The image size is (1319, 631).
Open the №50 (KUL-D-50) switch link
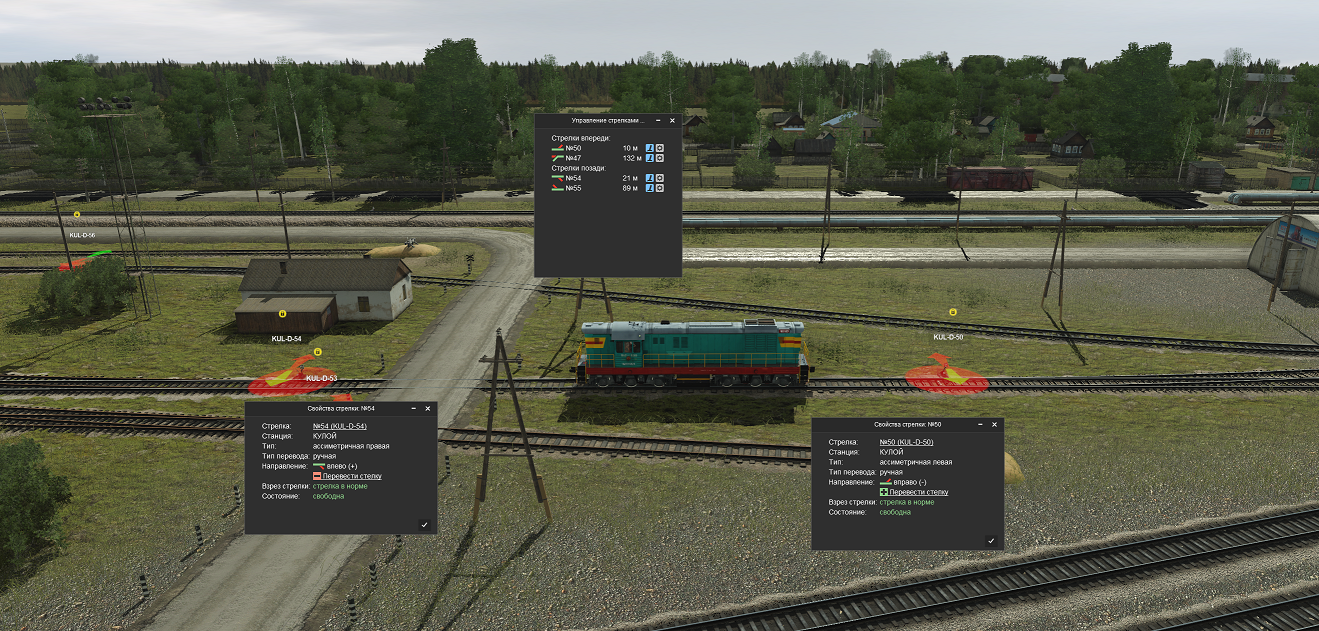coord(906,442)
